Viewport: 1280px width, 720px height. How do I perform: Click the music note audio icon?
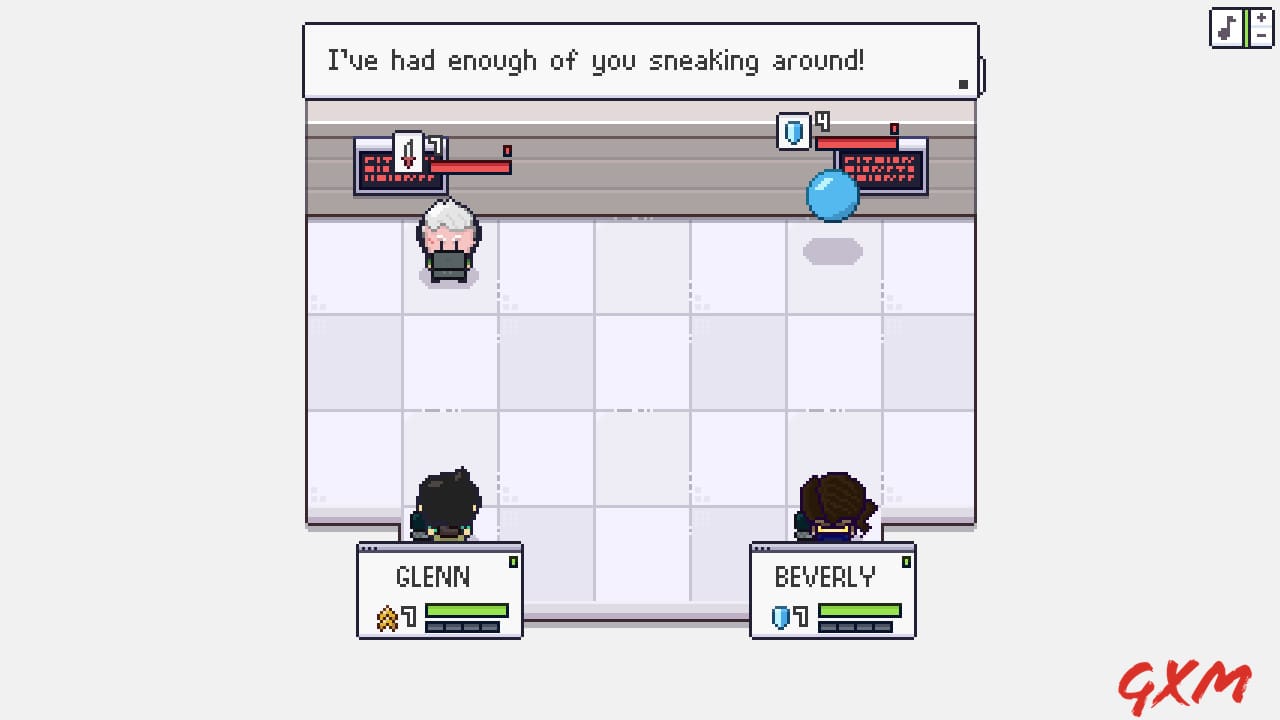pos(1227,27)
